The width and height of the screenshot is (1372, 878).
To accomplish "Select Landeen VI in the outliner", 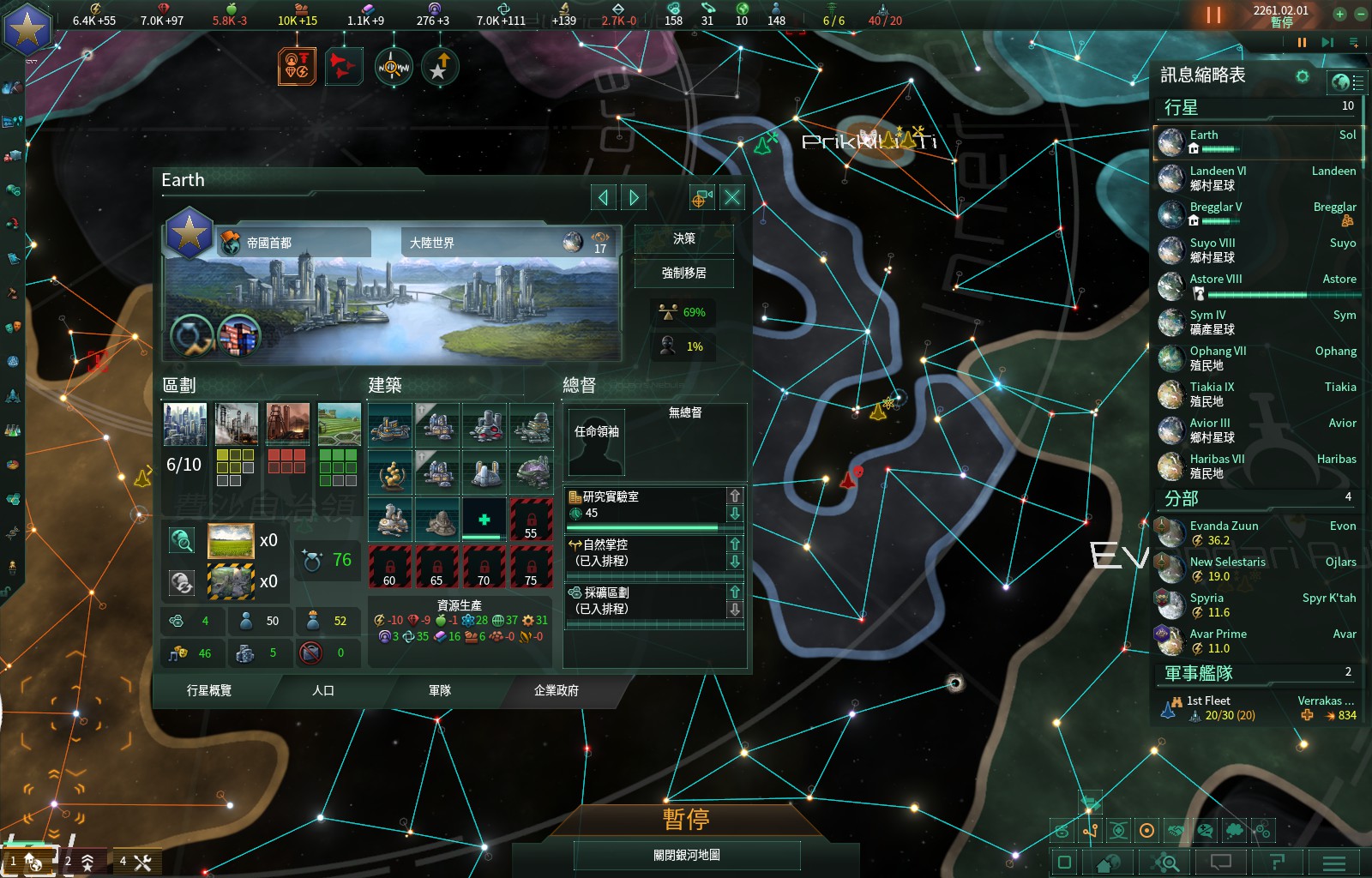I will click(x=1256, y=178).
